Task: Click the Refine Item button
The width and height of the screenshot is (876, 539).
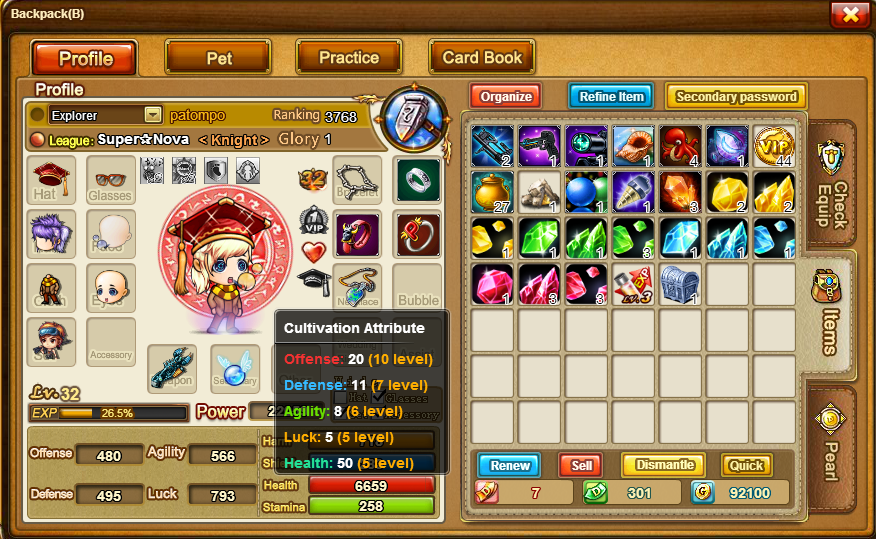Action: point(611,97)
